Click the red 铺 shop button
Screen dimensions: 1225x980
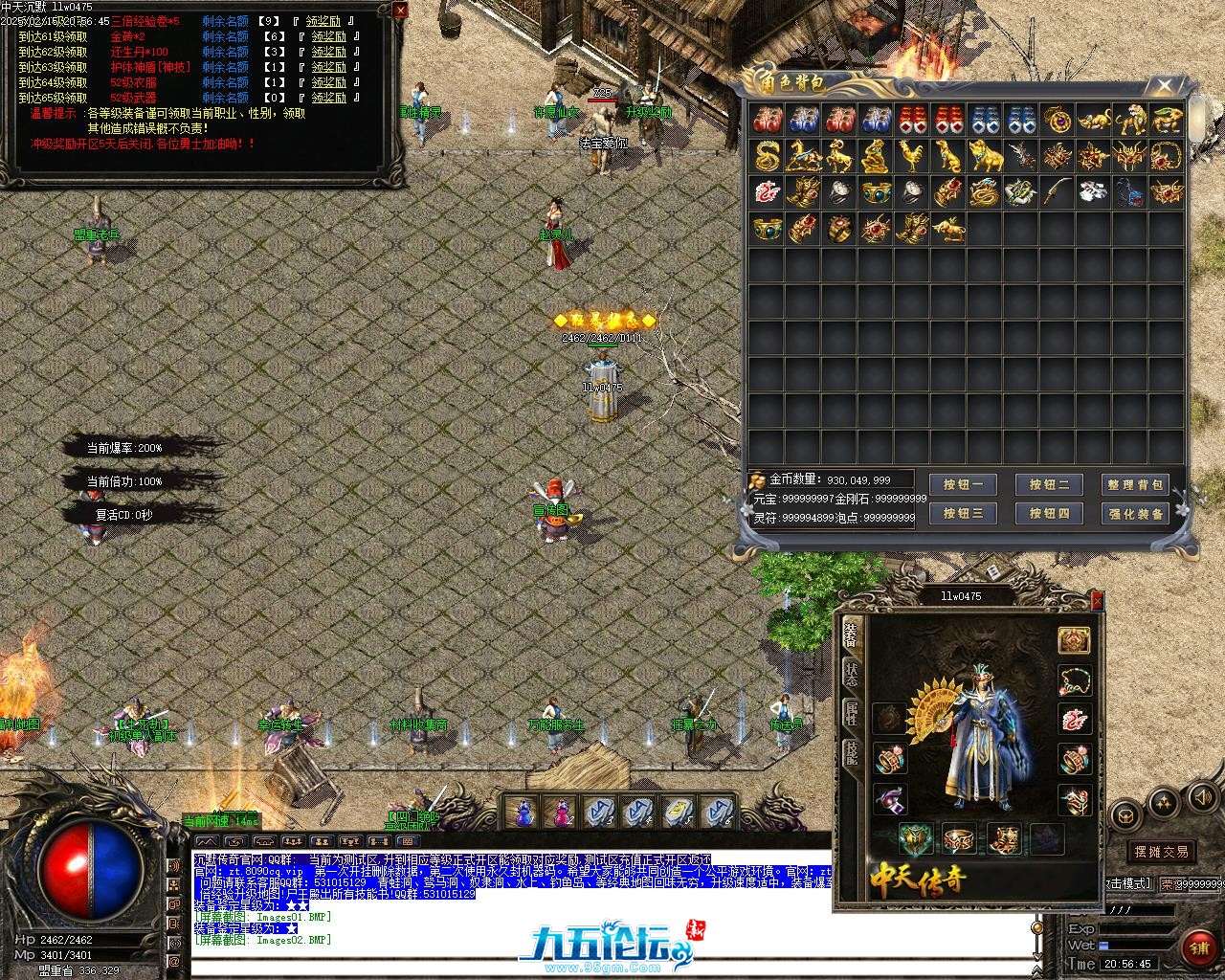pos(1199,947)
